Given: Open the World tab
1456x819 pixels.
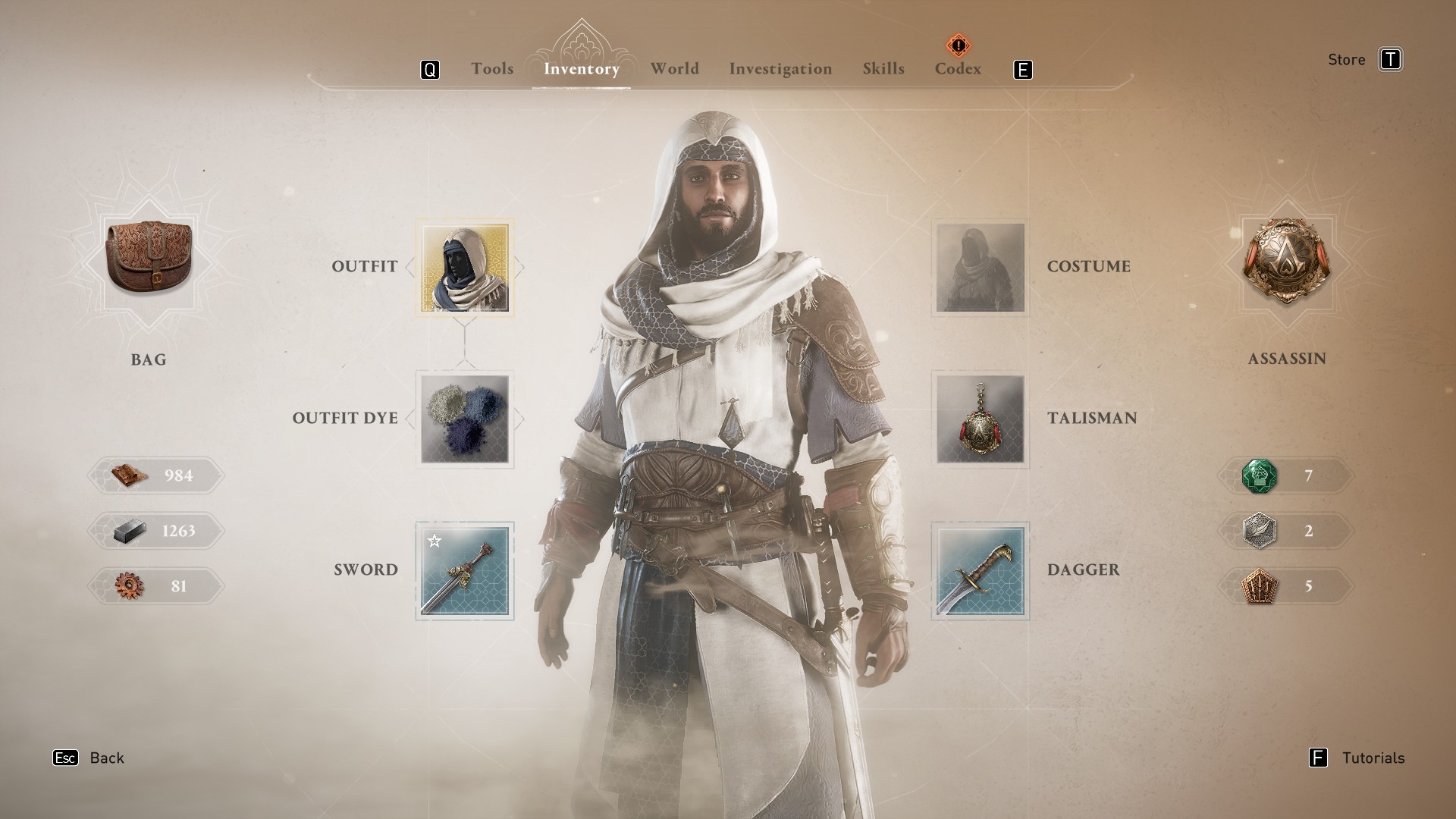Looking at the screenshot, I should tap(674, 69).
